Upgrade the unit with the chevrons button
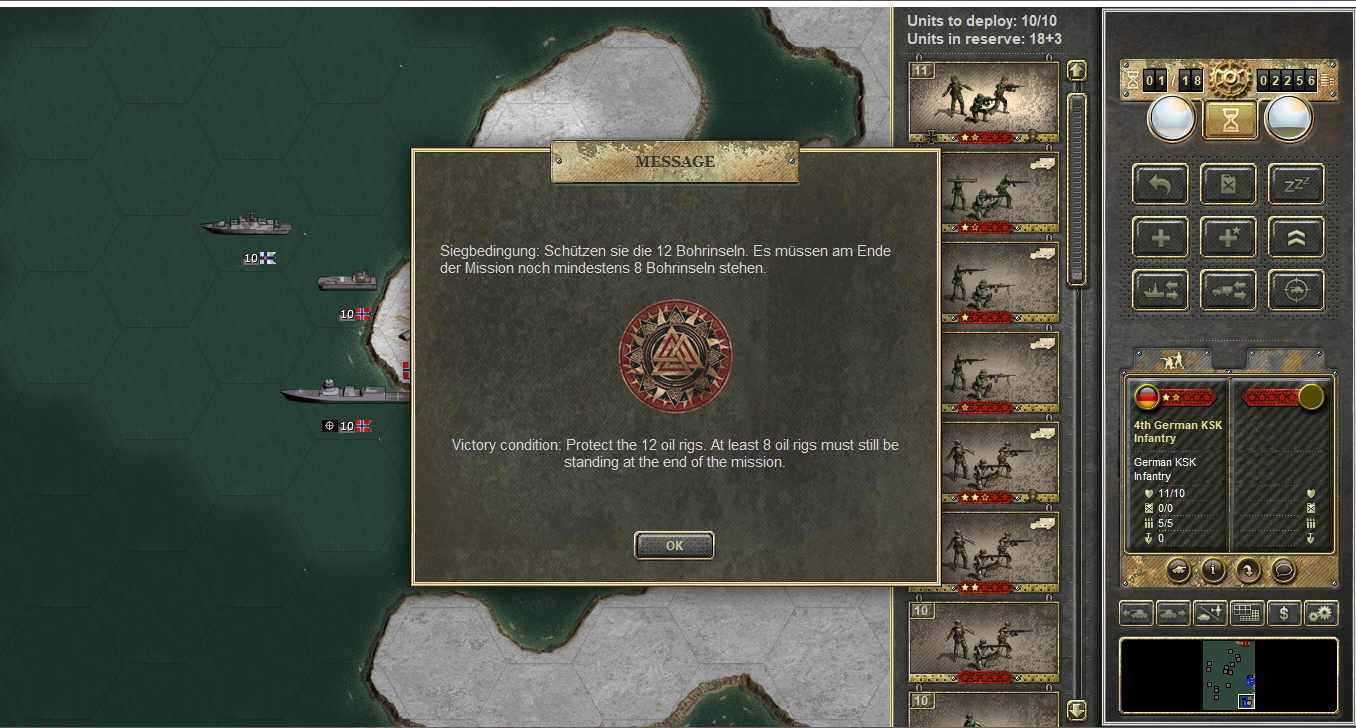This screenshot has height=728, width=1356. coord(1296,237)
